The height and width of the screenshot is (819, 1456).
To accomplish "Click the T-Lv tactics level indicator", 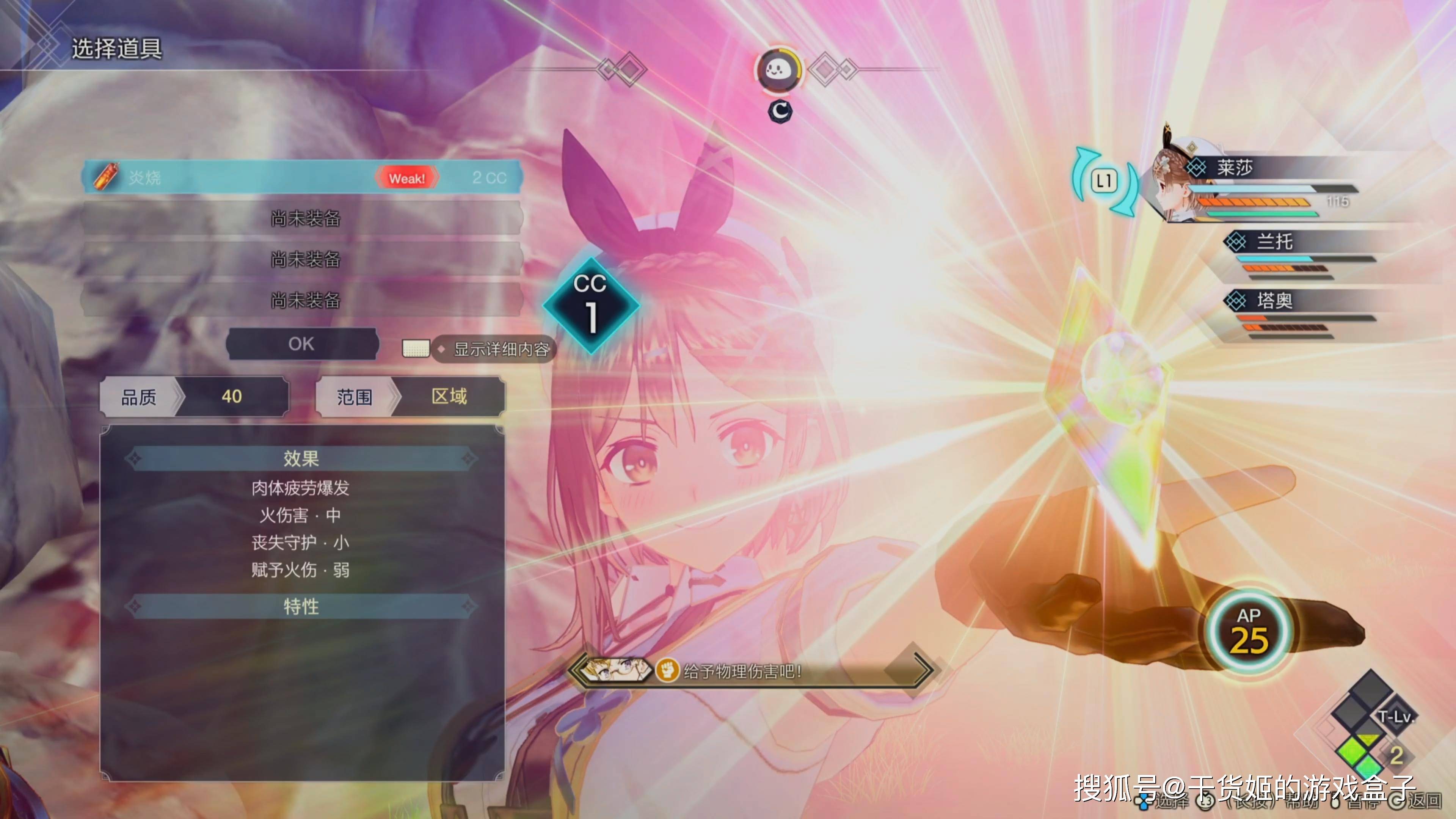I will (x=1395, y=717).
